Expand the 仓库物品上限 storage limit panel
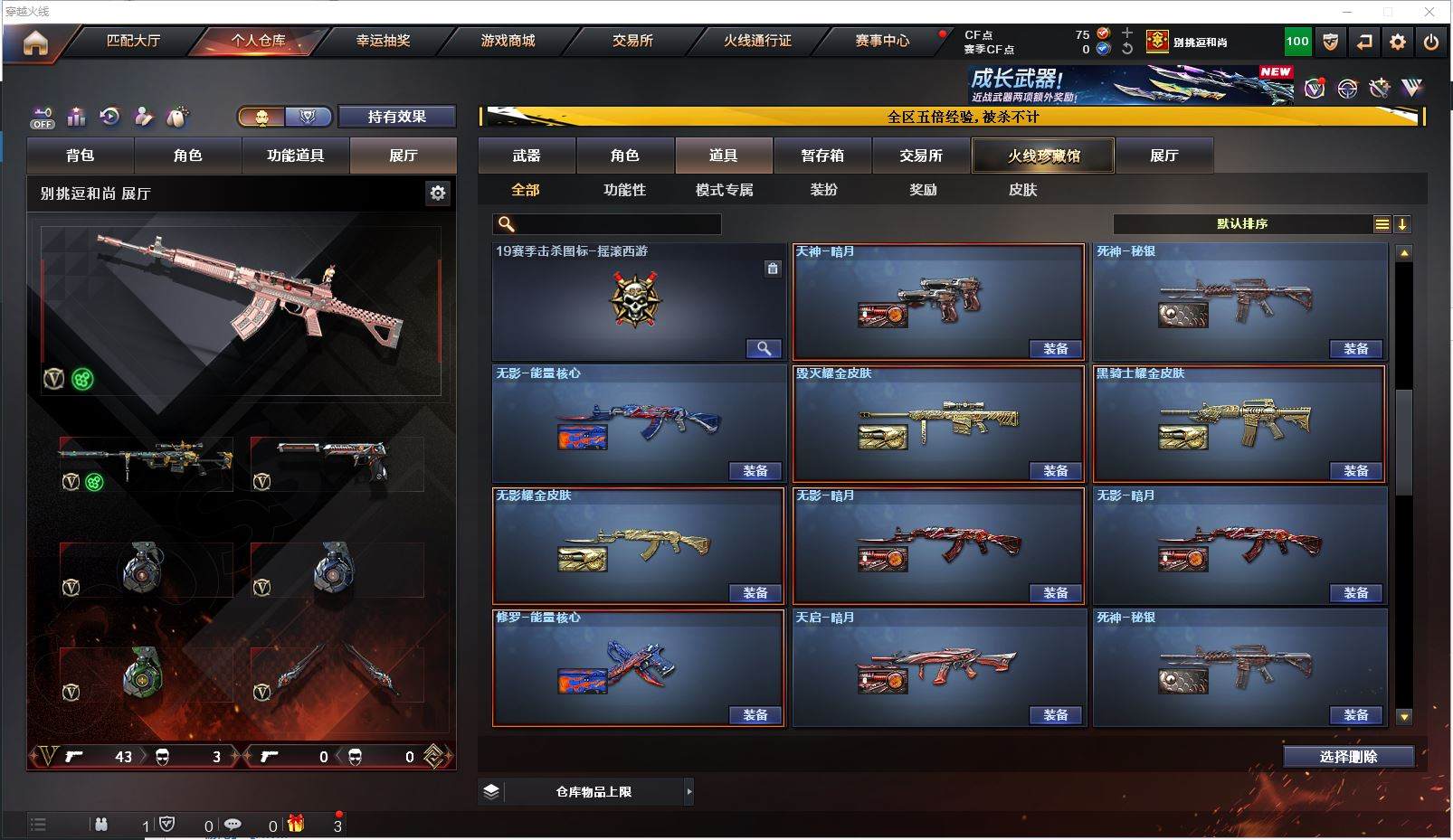 [x=689, y=792]
